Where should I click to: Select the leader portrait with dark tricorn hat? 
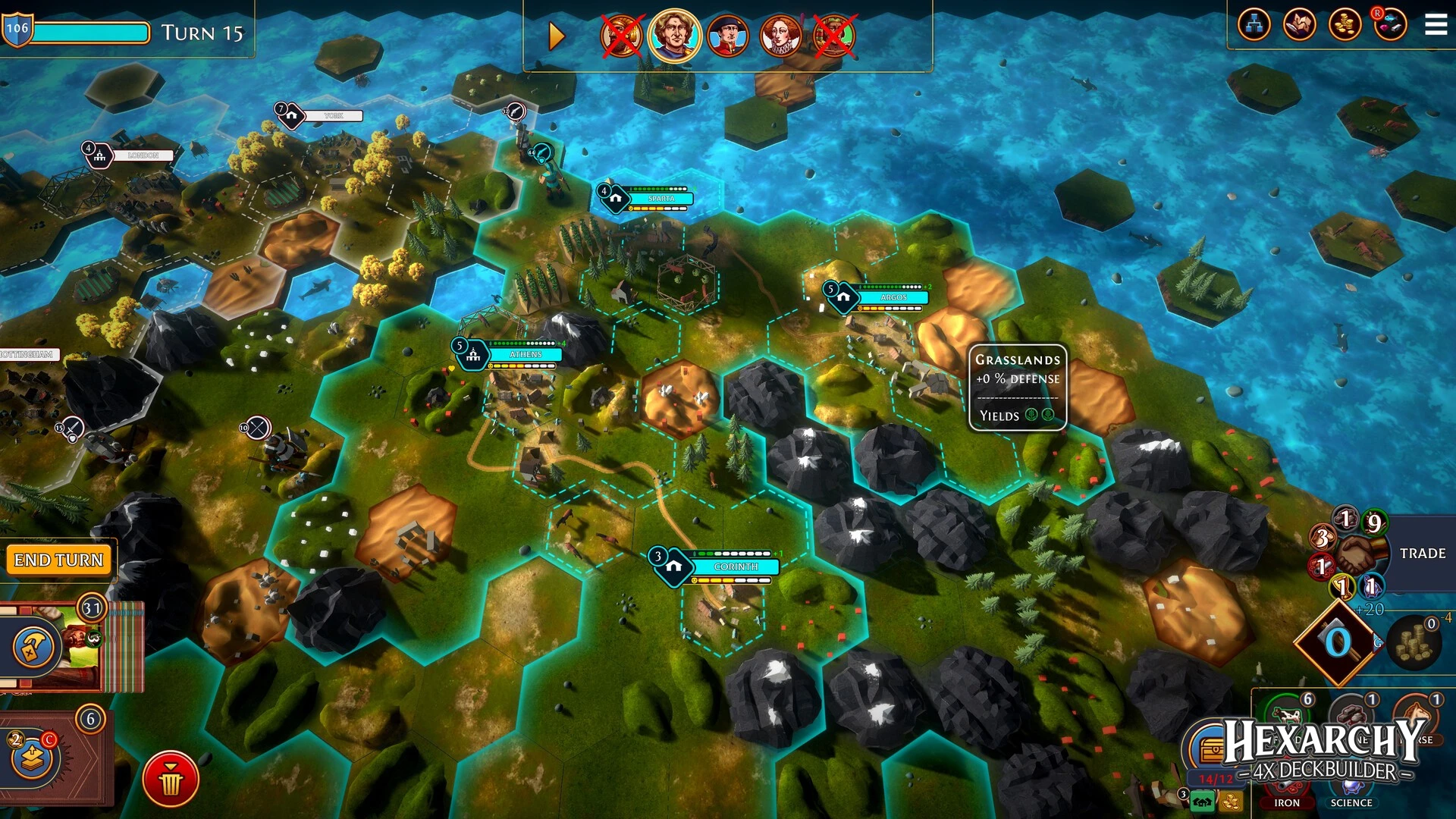[728, 36]
